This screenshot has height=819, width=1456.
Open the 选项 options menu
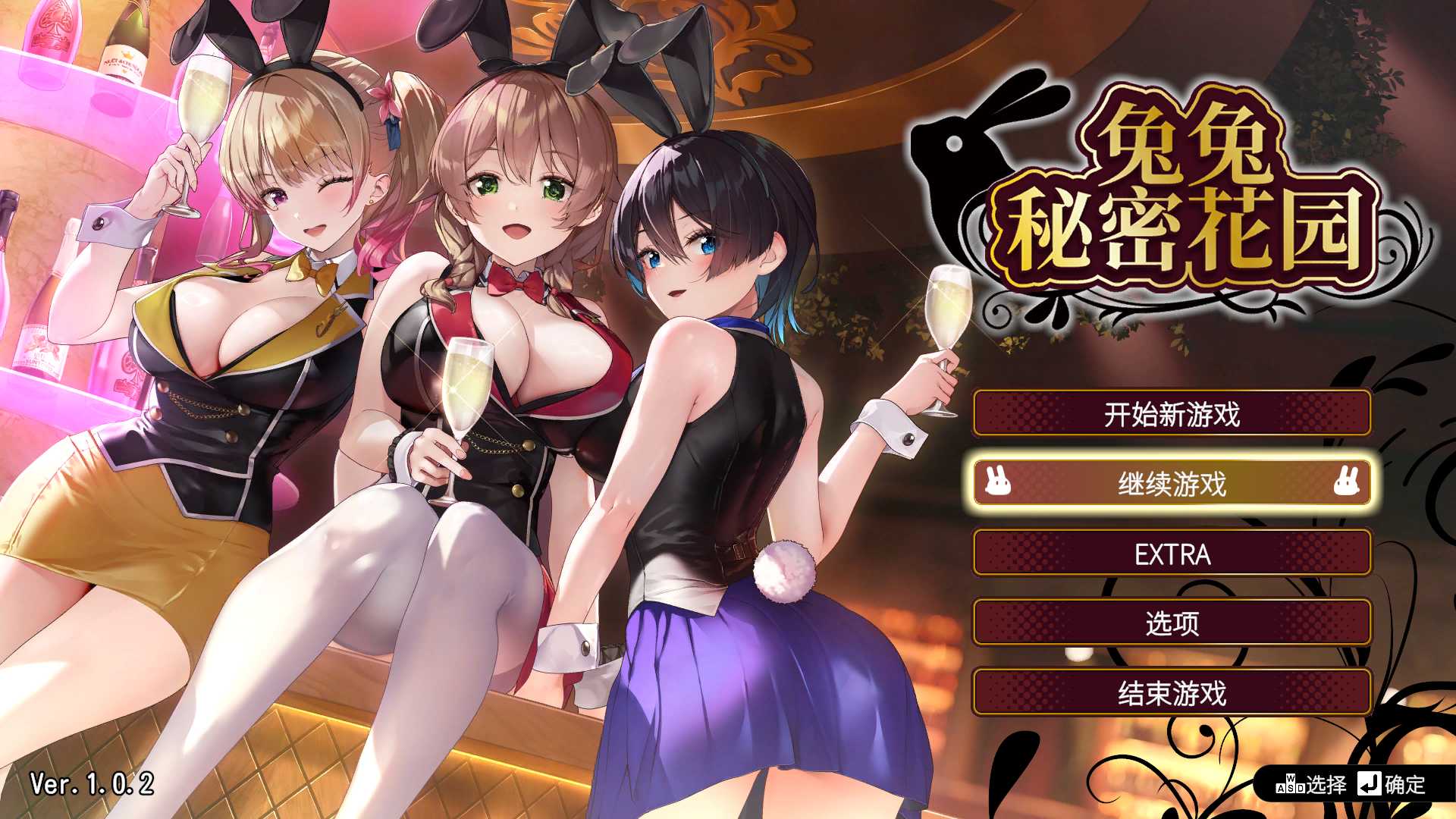point(1172,623)
